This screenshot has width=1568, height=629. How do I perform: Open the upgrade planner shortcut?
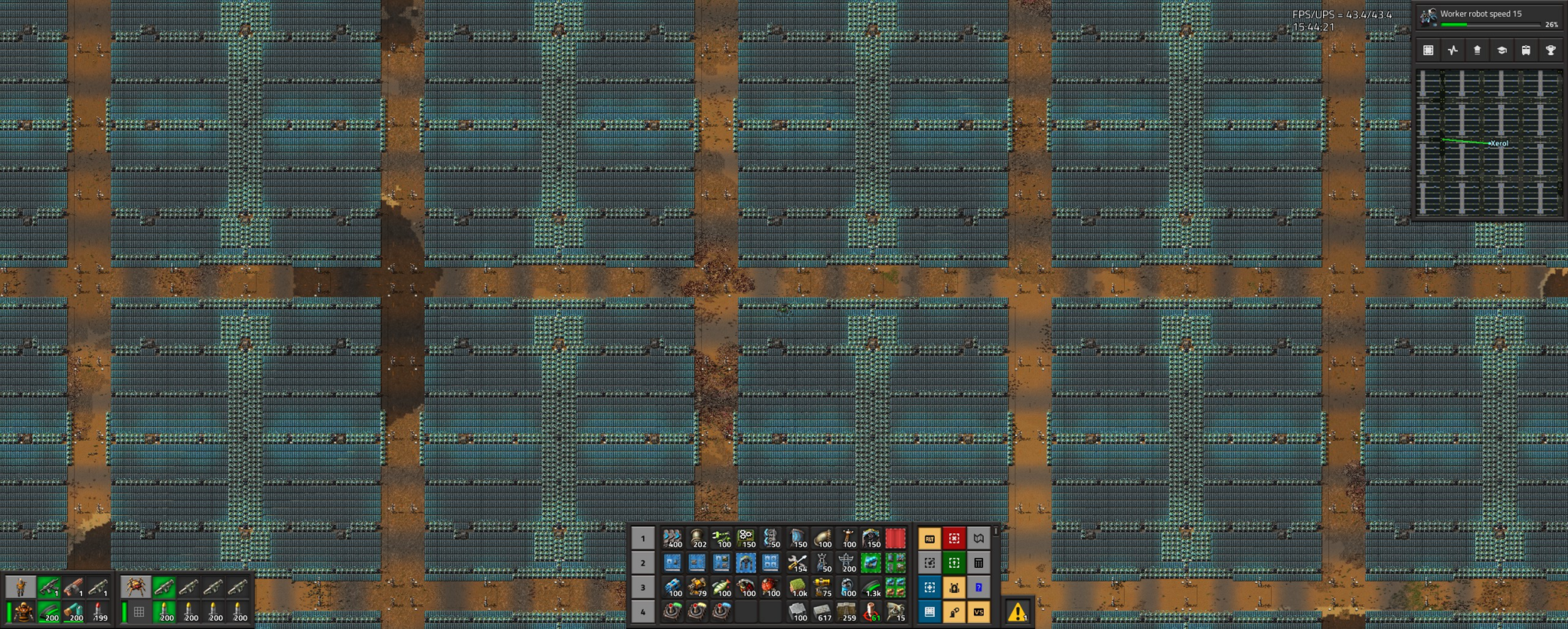[954, 562]
